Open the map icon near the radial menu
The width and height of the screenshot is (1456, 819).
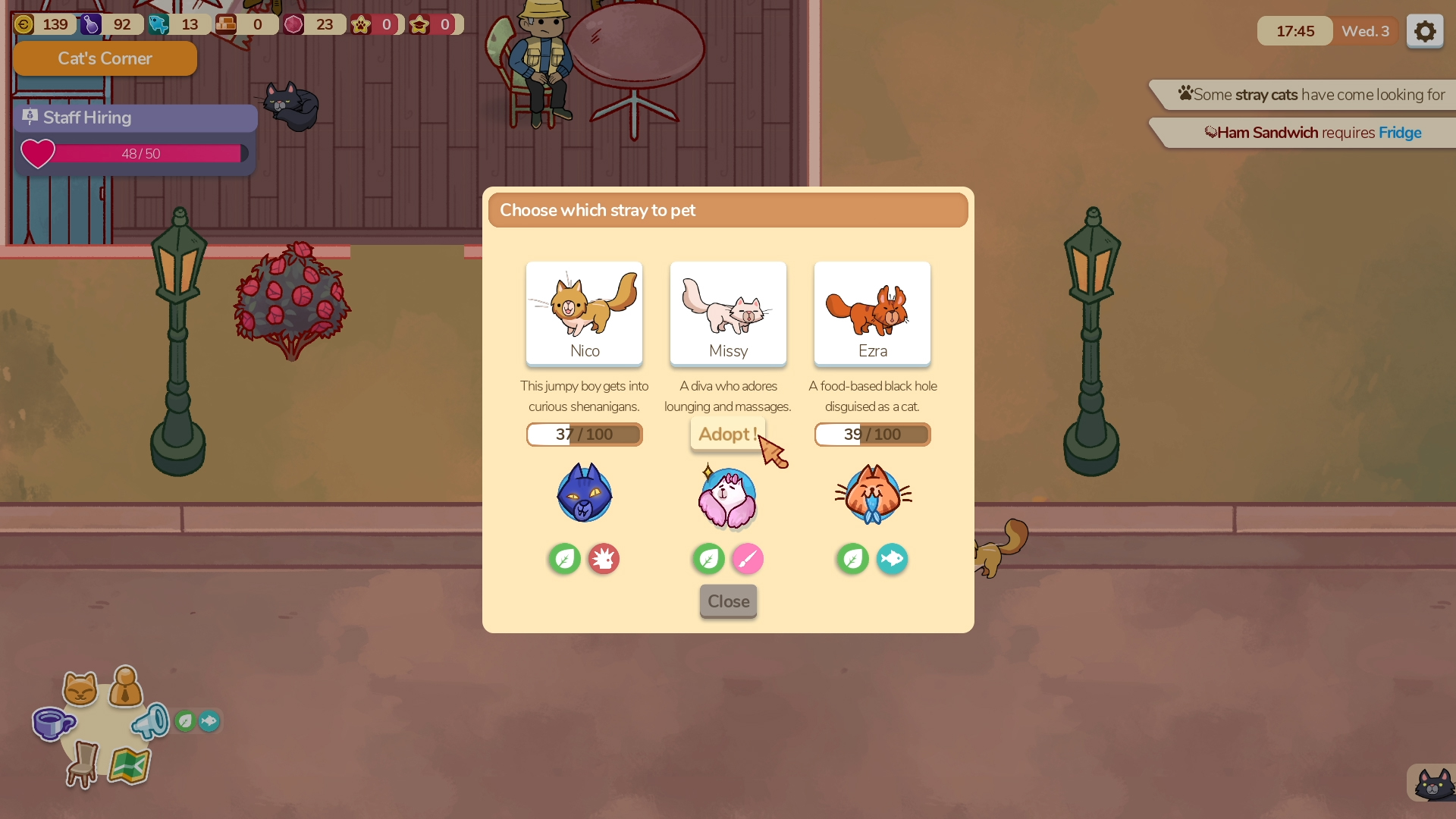(x=129, y=766)
